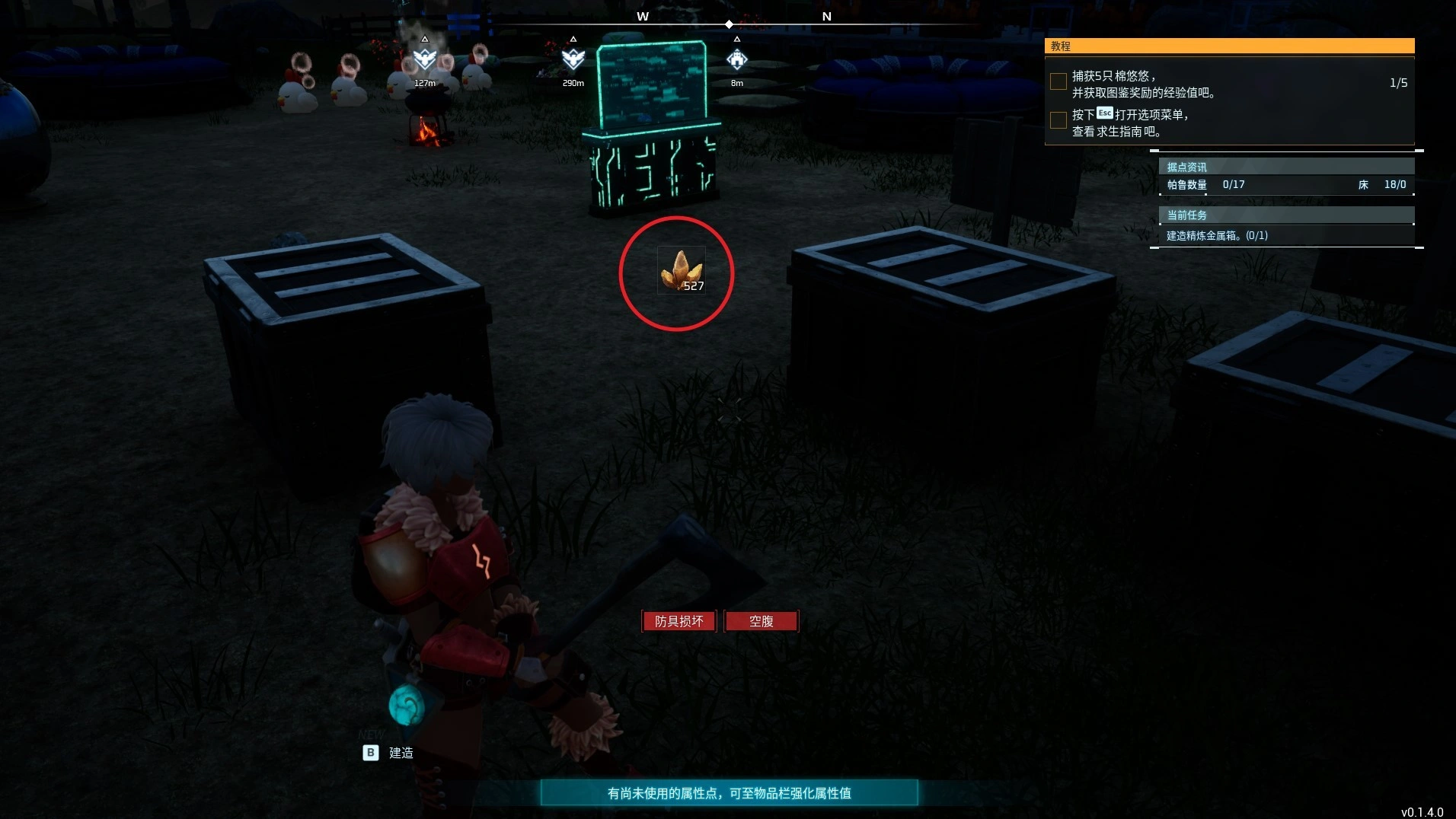The height and width of the screenshot is (819, 1456).
Task: Select the golden crystal item icon showing 527
Action: [681, 271]
